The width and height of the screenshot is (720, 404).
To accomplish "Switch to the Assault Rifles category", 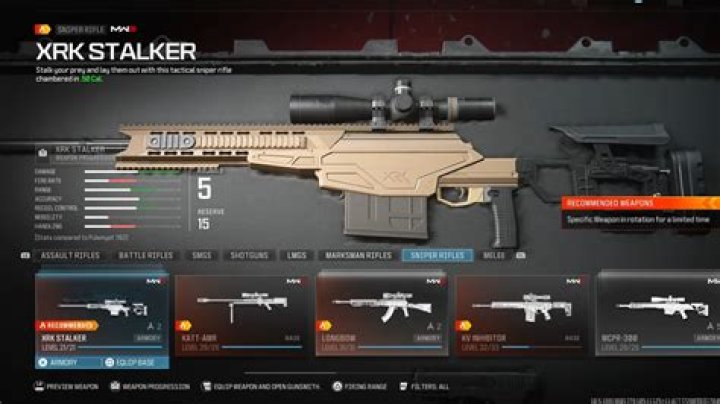I will tap(69, 256).
